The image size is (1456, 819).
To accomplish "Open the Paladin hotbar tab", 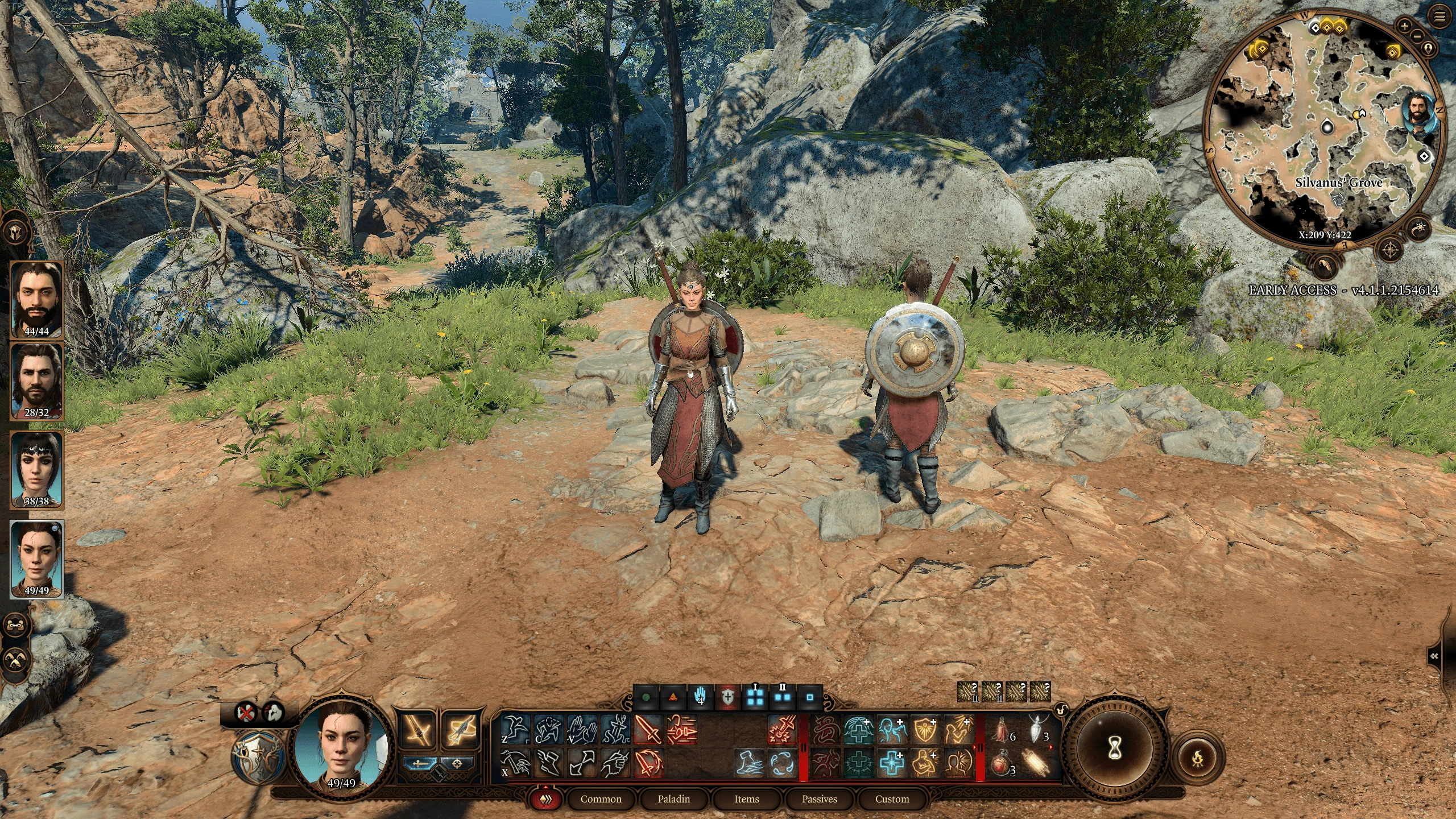I will (x=673, y=799).
